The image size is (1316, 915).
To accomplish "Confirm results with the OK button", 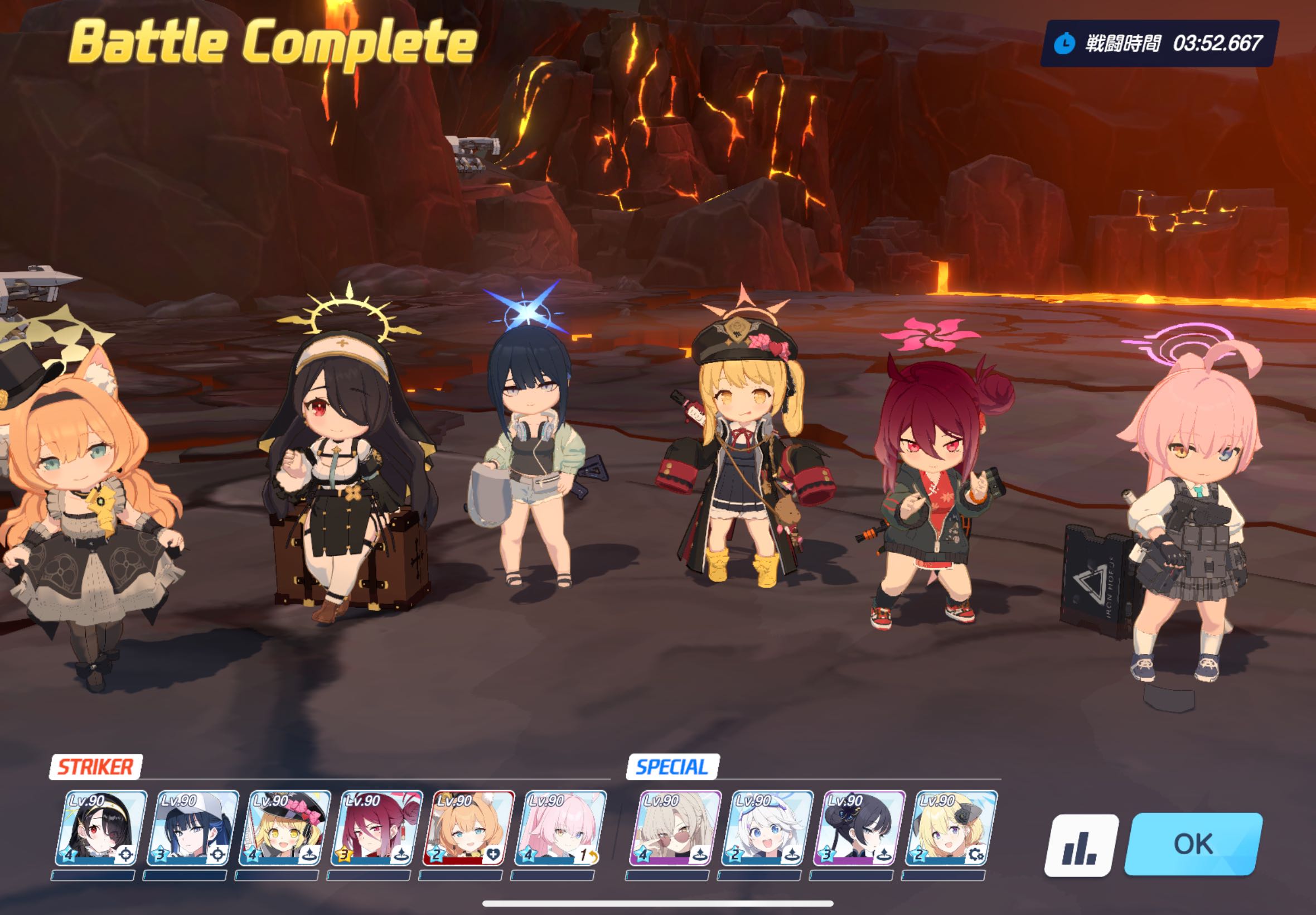I will tap(1193, 844).
